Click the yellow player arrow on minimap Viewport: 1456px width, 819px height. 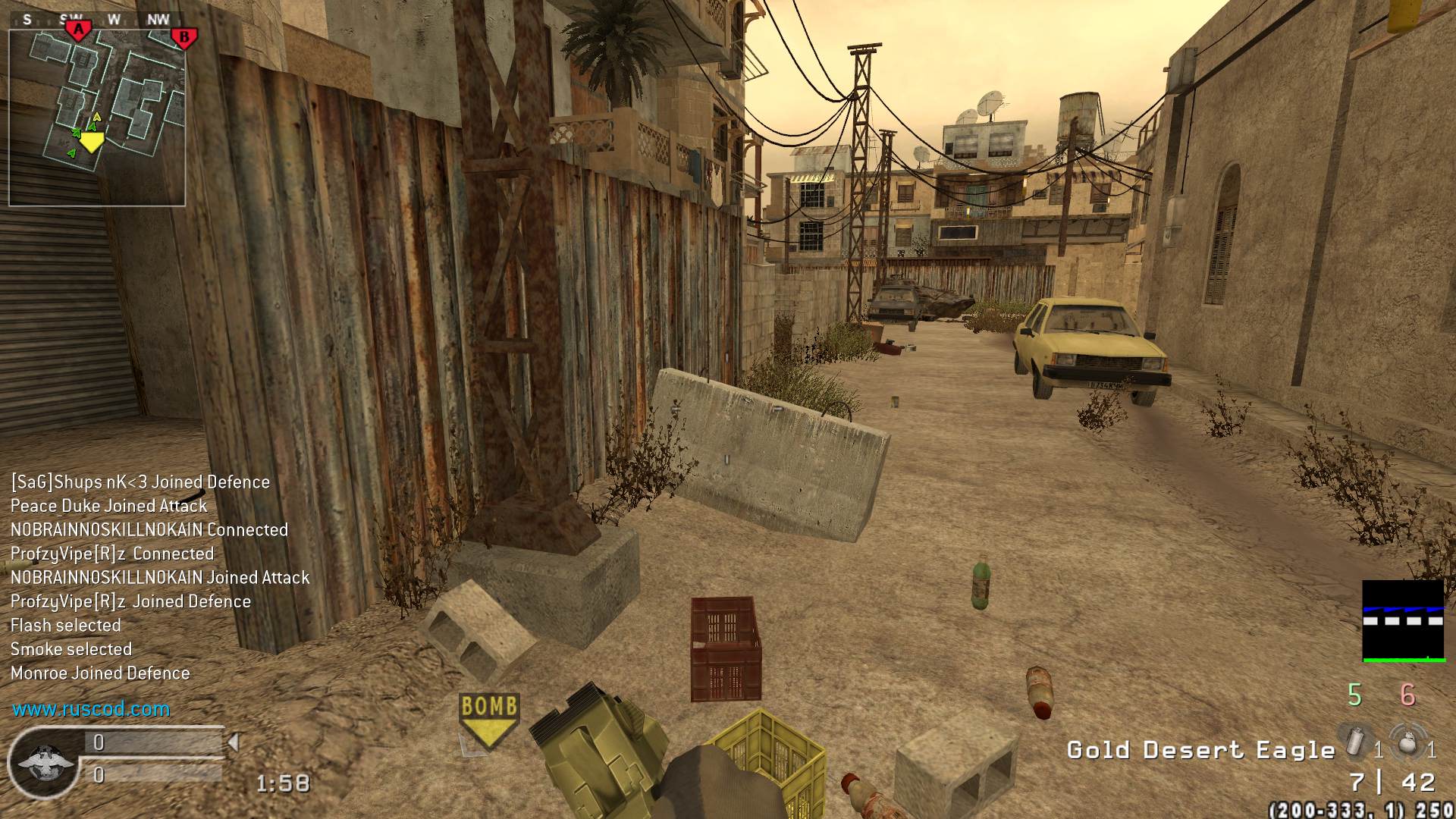point(92,141)
